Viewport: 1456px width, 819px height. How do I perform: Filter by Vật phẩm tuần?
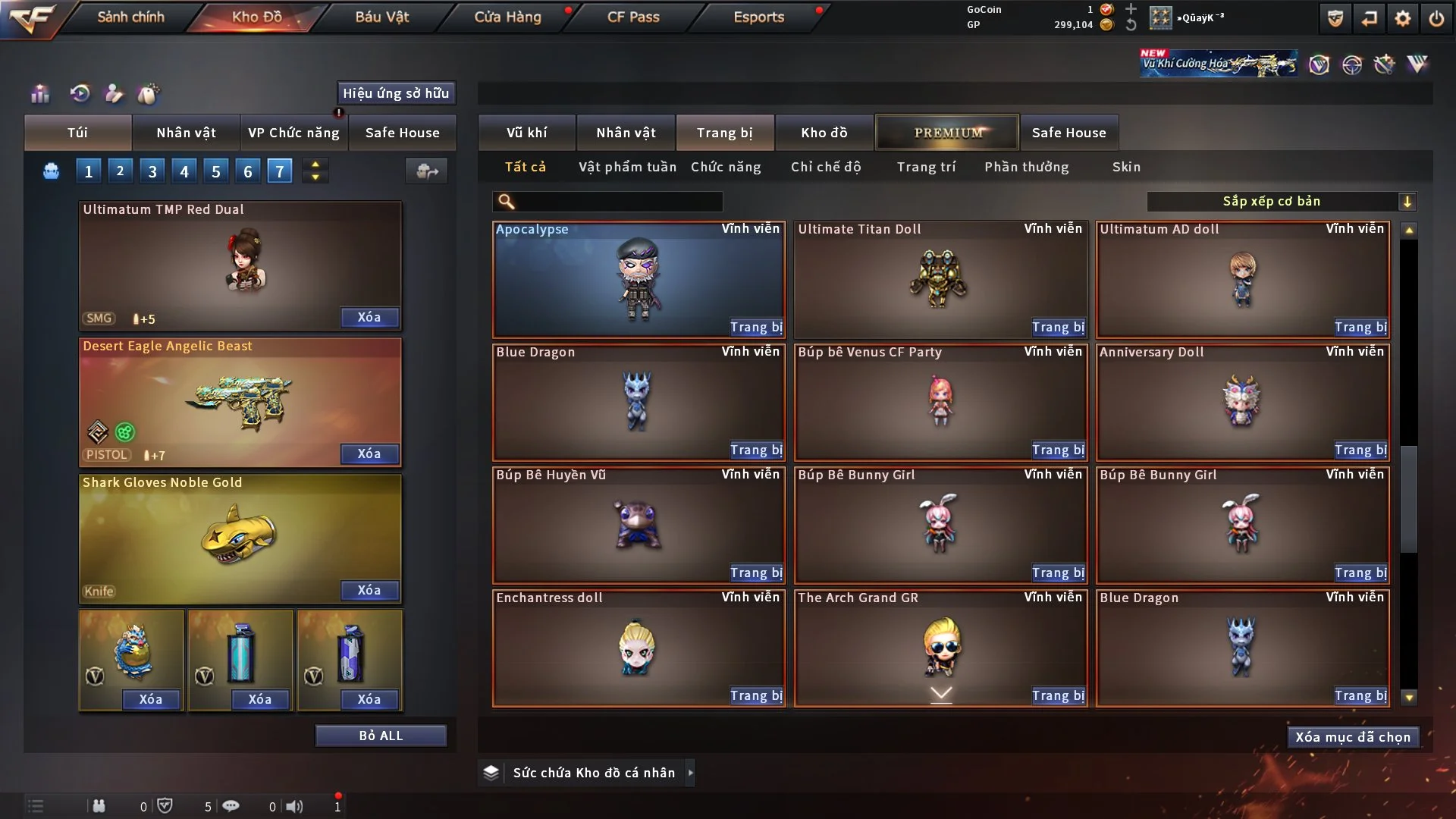[627, 167]
